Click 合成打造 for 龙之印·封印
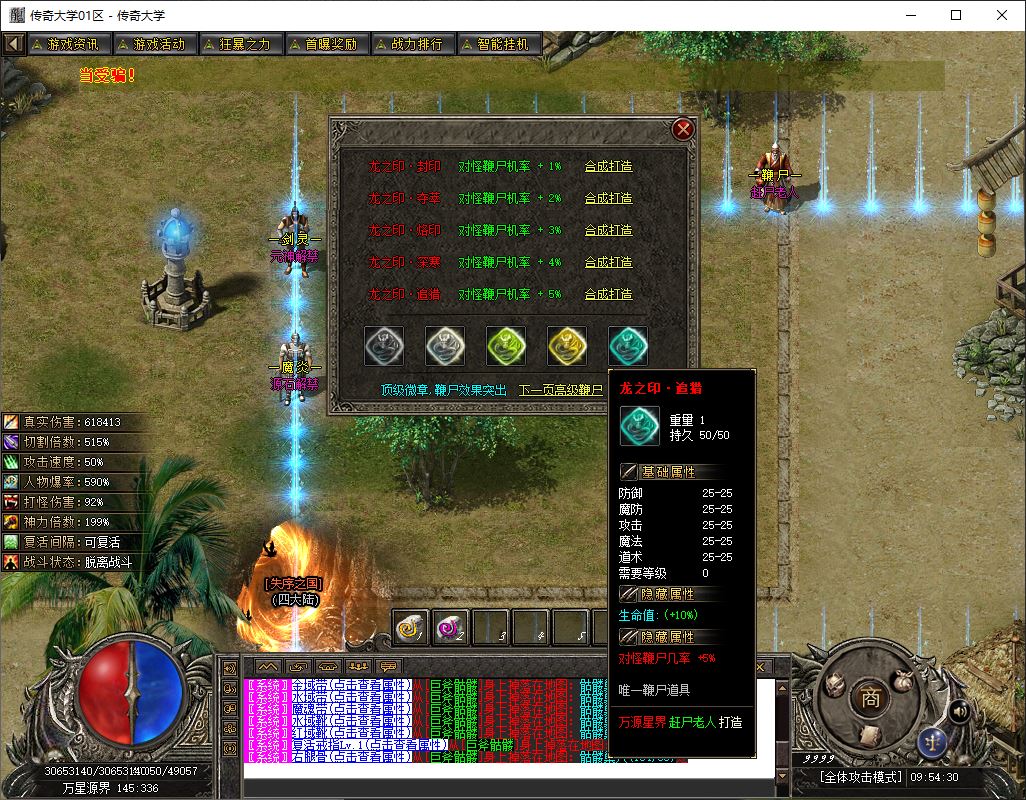Screen dimensions: 1026x800 (x=608, y=166)
